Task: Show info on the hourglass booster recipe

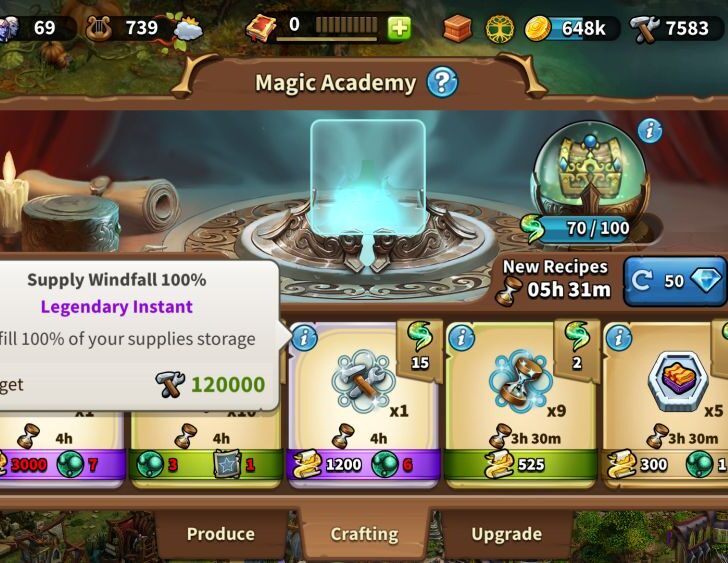Action: tap(461, 338)
